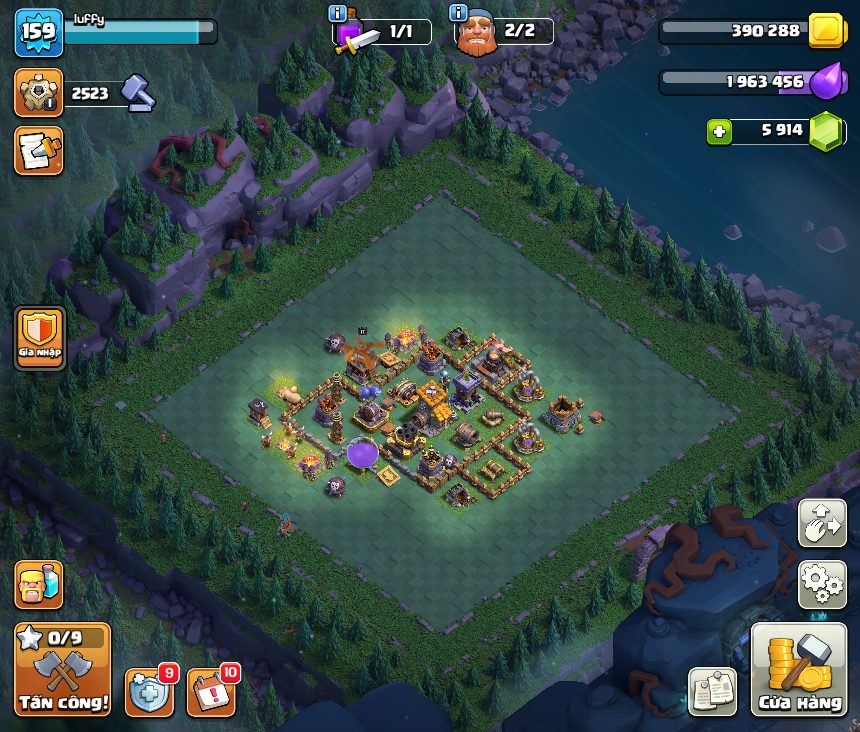Open the notes clipboard beside the shop
This screenshot has height=732, width=860.
click(713, 692)
